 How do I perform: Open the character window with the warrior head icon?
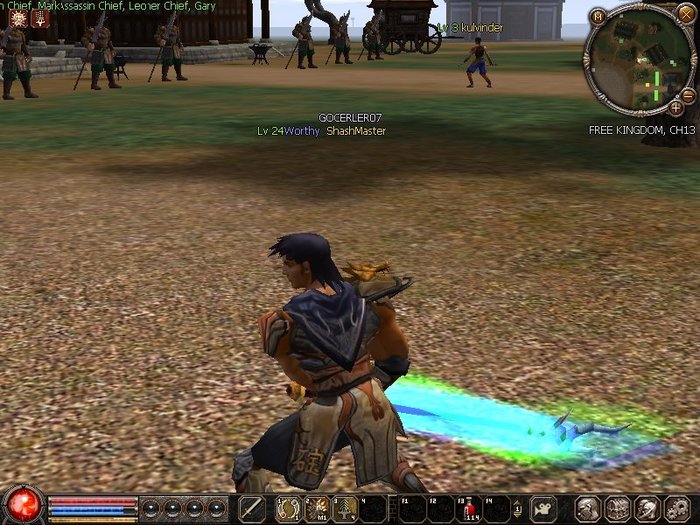(x=586, y=508)
